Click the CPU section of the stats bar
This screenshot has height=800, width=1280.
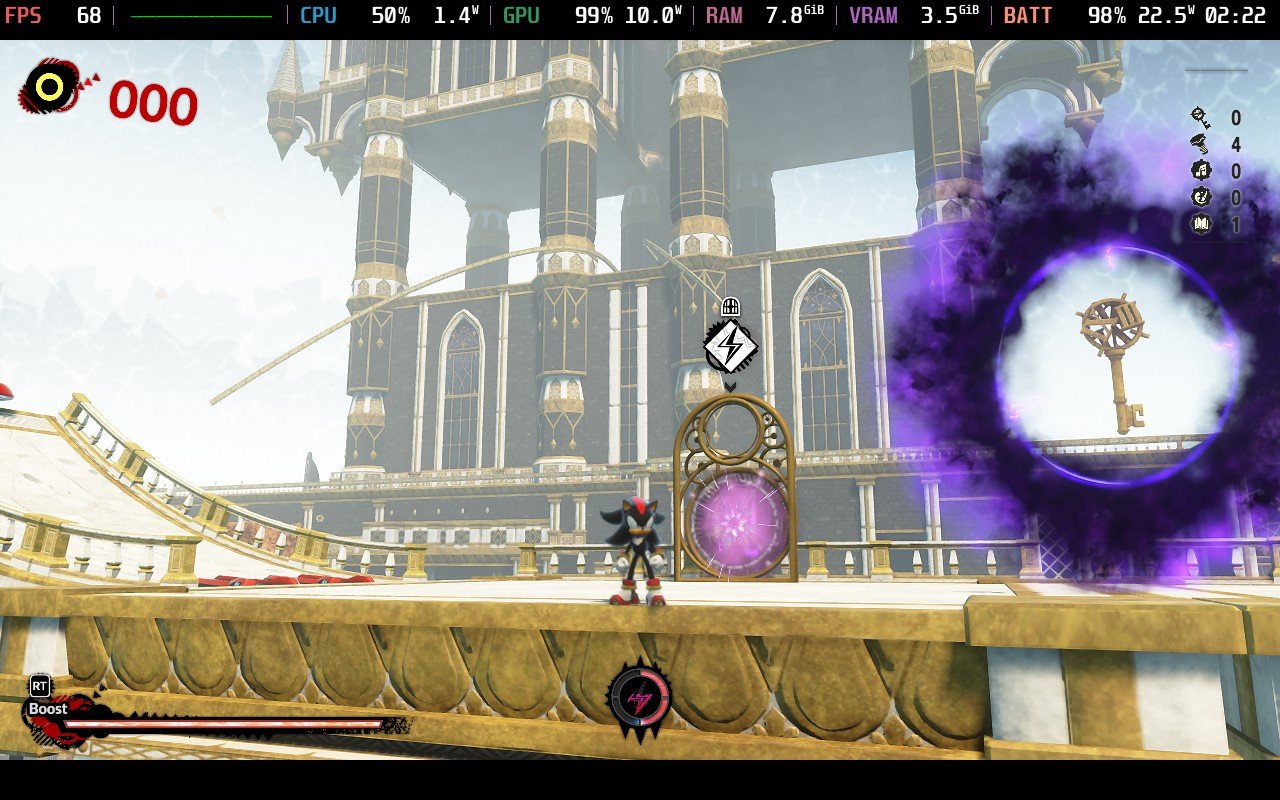tap(317, 15)
